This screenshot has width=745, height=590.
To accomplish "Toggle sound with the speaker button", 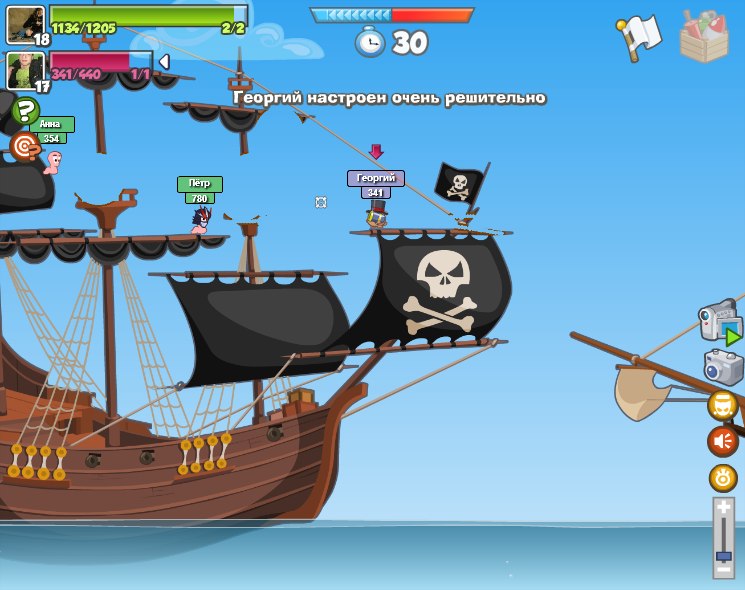I will tap(723, 441).
